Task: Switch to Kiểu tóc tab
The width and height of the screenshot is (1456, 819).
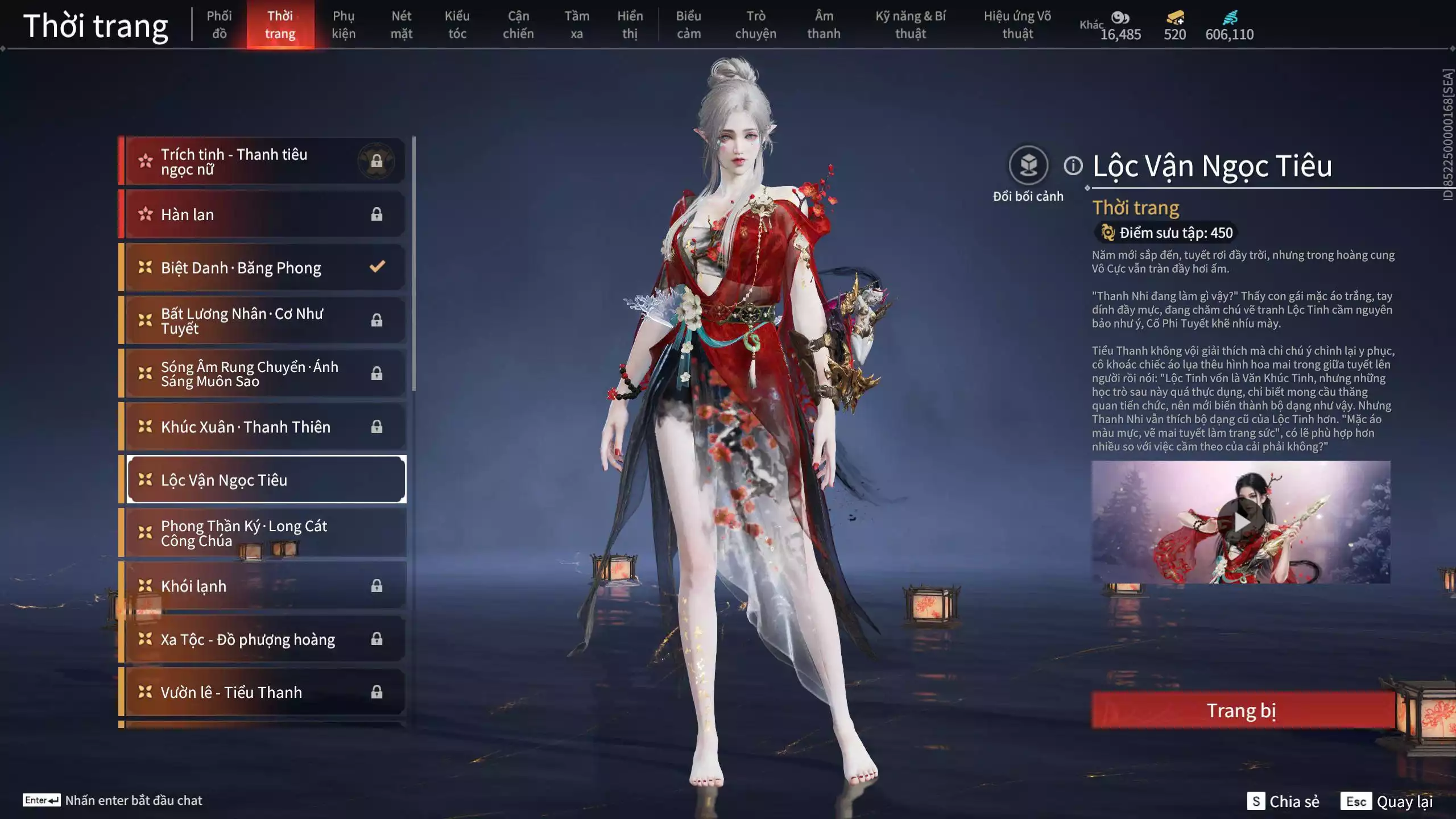Action: [457, 25]
